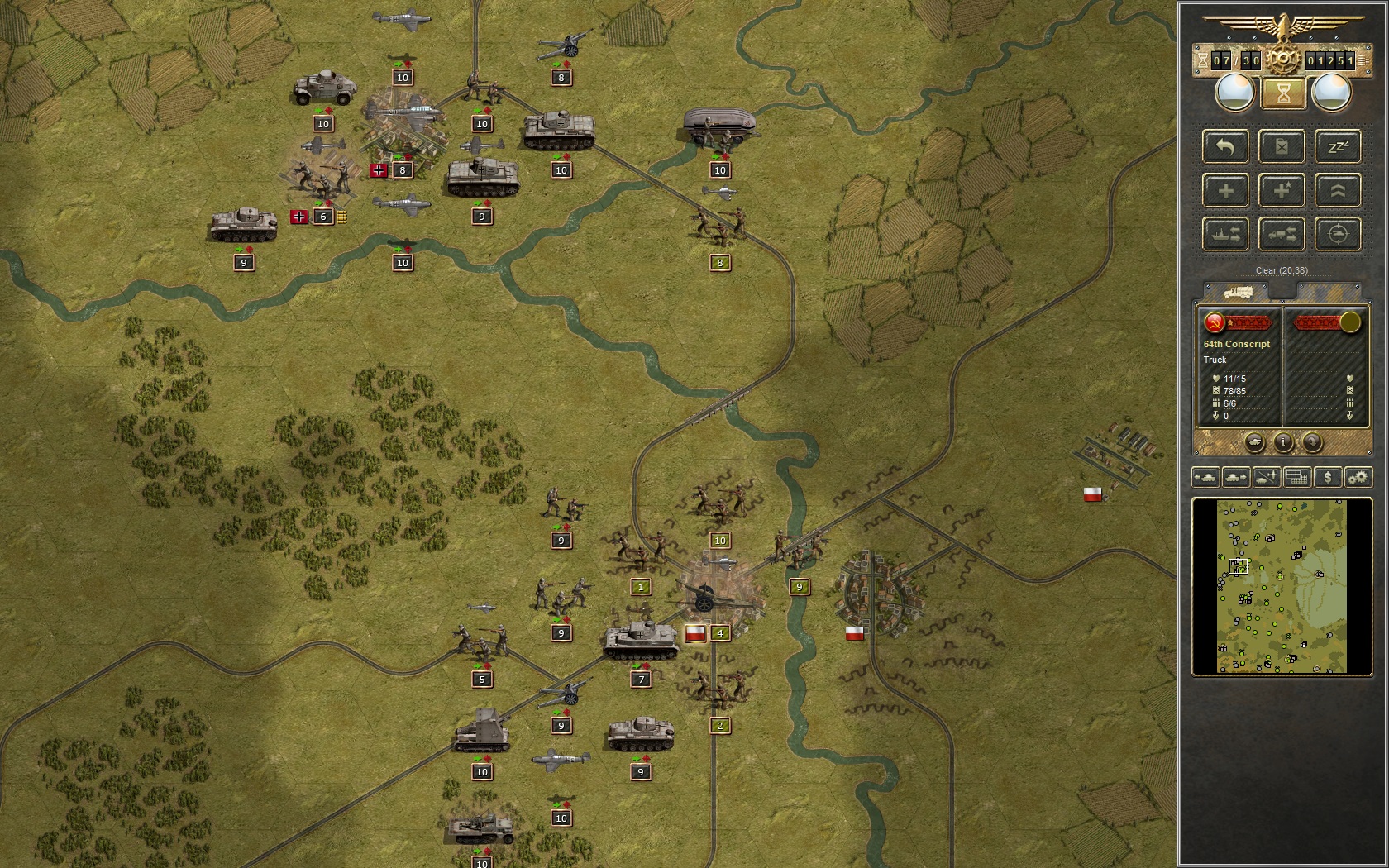The image size is (1389, 868).
Task: Select the previous unit with the left tank arrow
Action: coord(1206,477)
